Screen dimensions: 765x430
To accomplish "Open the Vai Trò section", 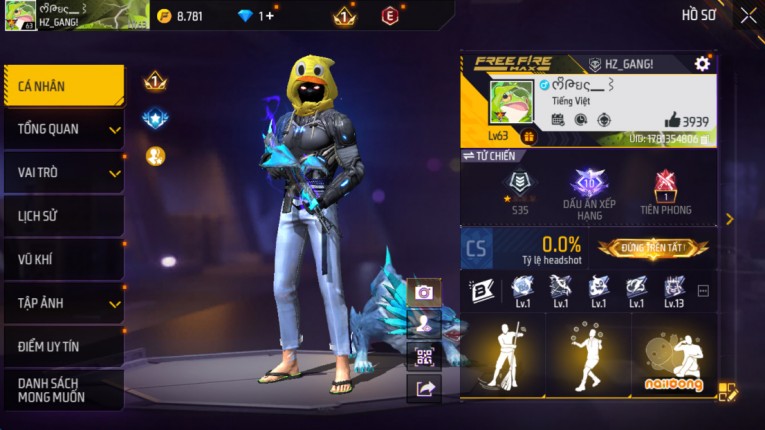I will (63, 172).
